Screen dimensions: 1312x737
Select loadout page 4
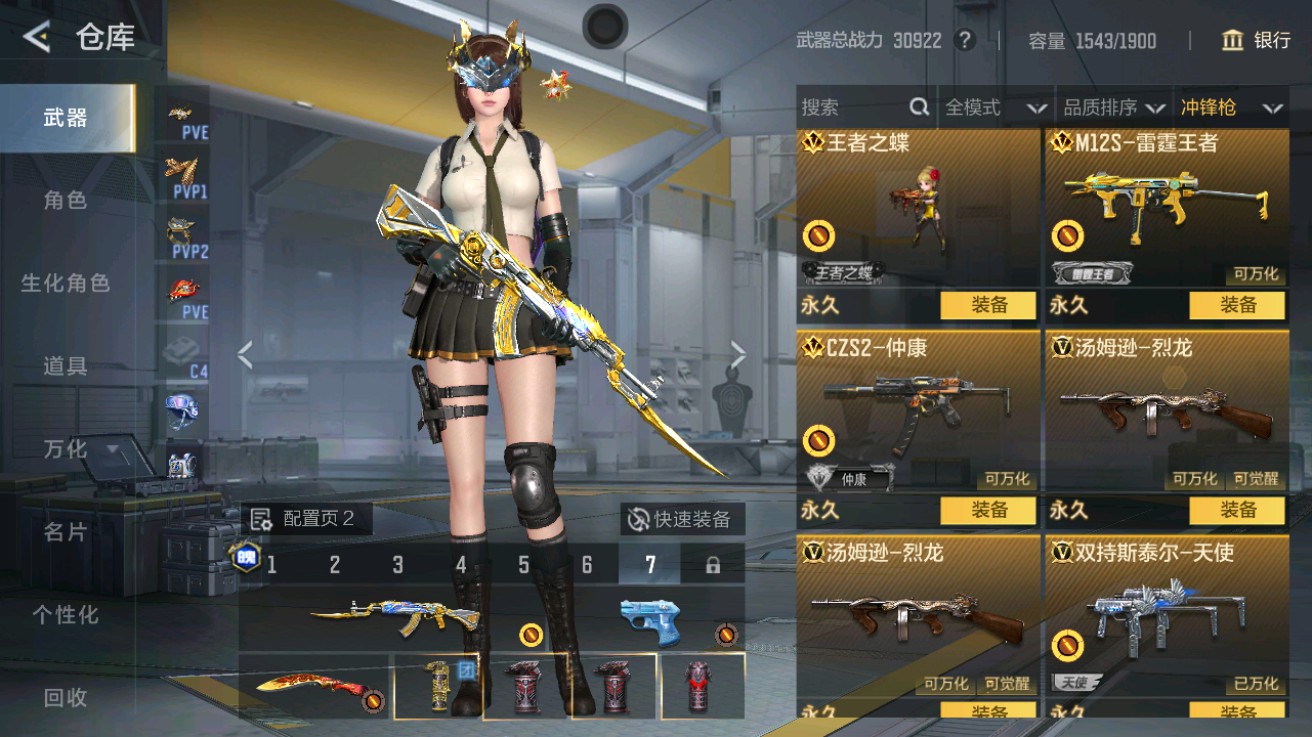pos(461,564)
